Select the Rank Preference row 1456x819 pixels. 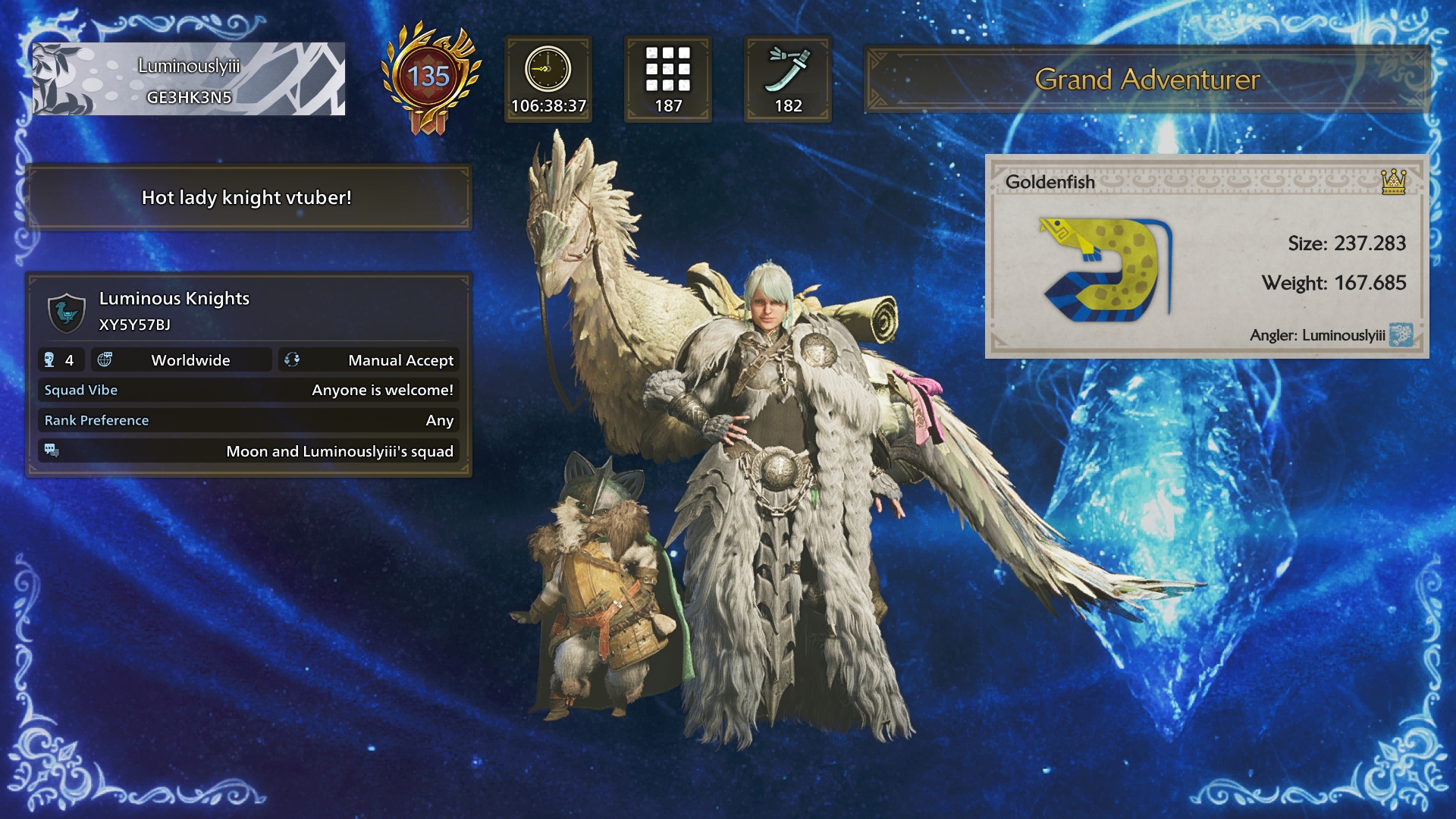coord(249,421)
